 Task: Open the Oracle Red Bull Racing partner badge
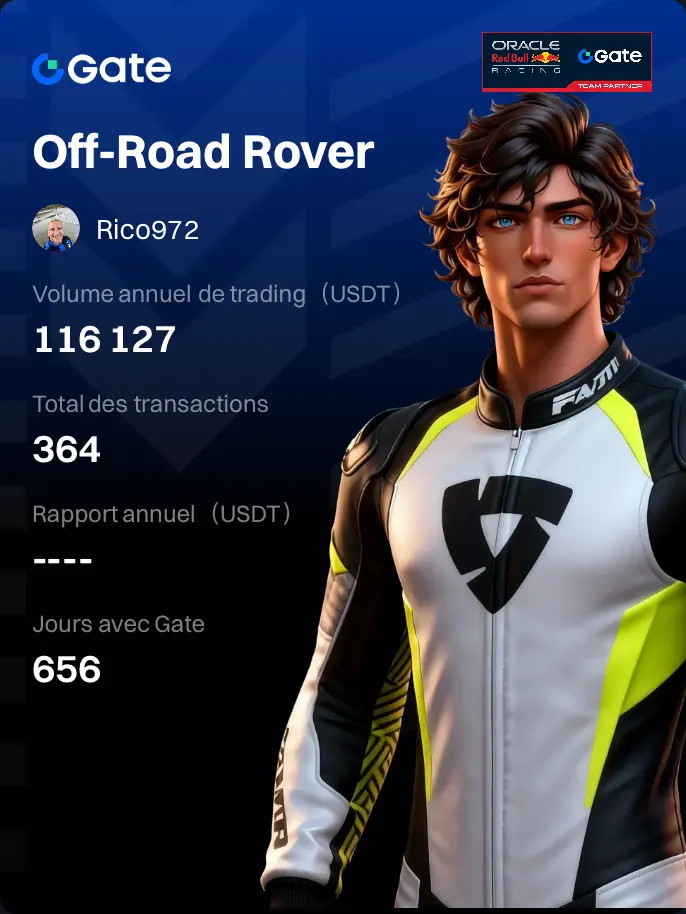tap(566, 62)
